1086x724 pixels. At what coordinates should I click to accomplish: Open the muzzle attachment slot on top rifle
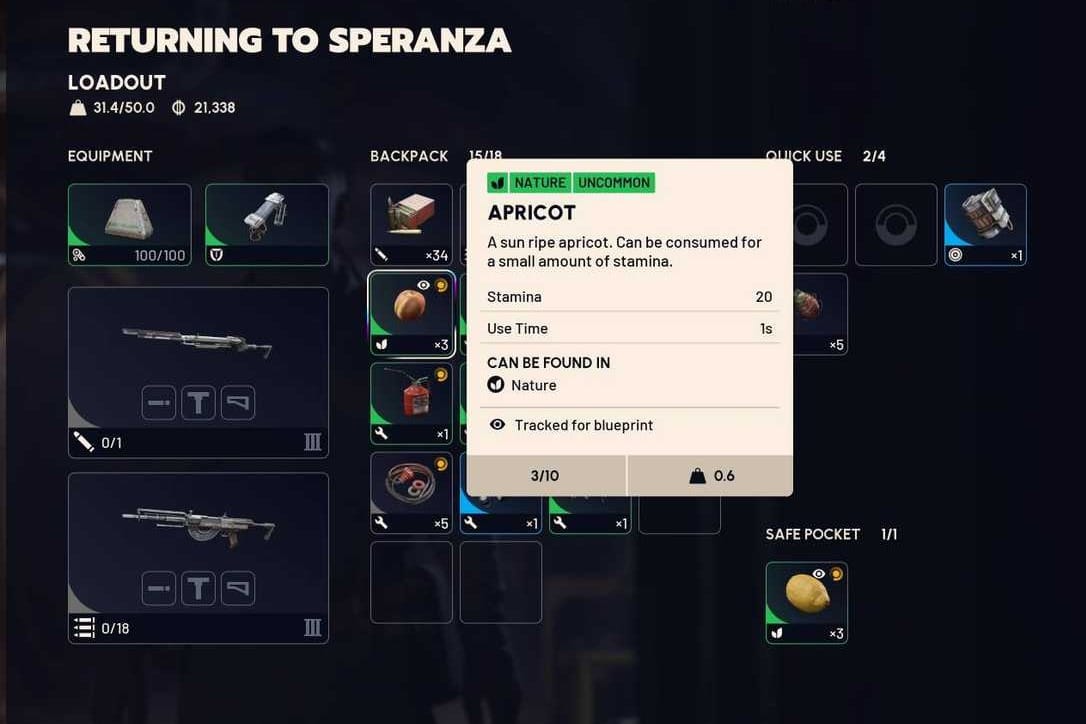point(159,403)
